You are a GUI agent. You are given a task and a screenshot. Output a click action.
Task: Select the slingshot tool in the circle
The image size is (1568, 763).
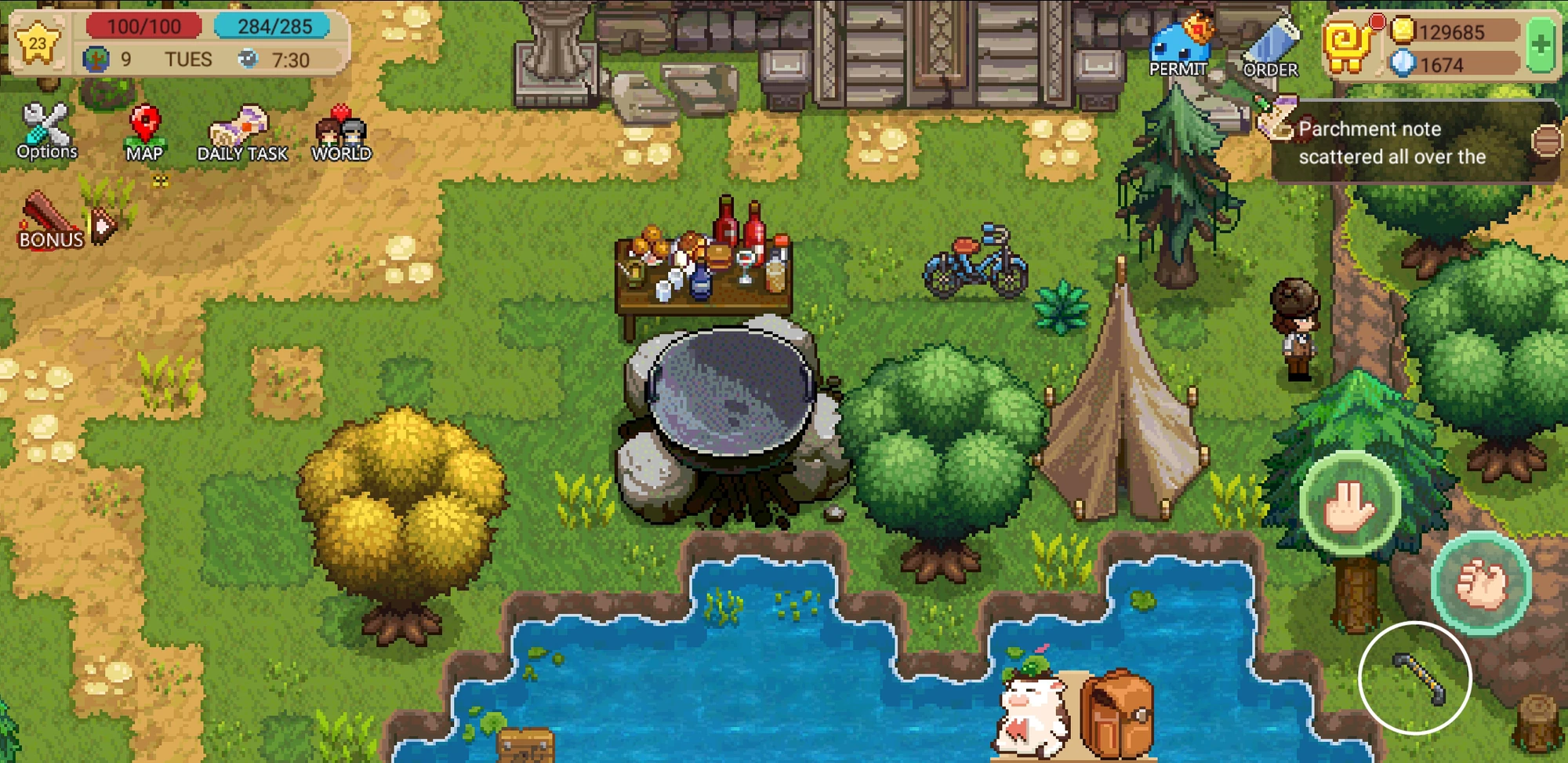coord(1414,678)
